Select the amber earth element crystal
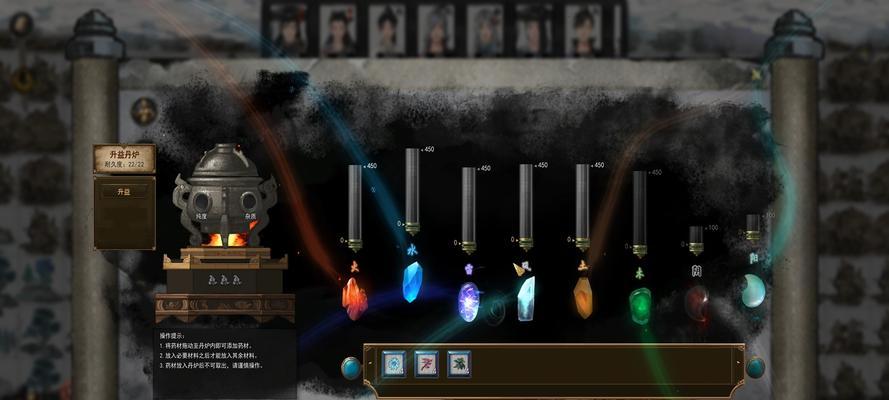889x400 pixels. click(x=583, y=298)
